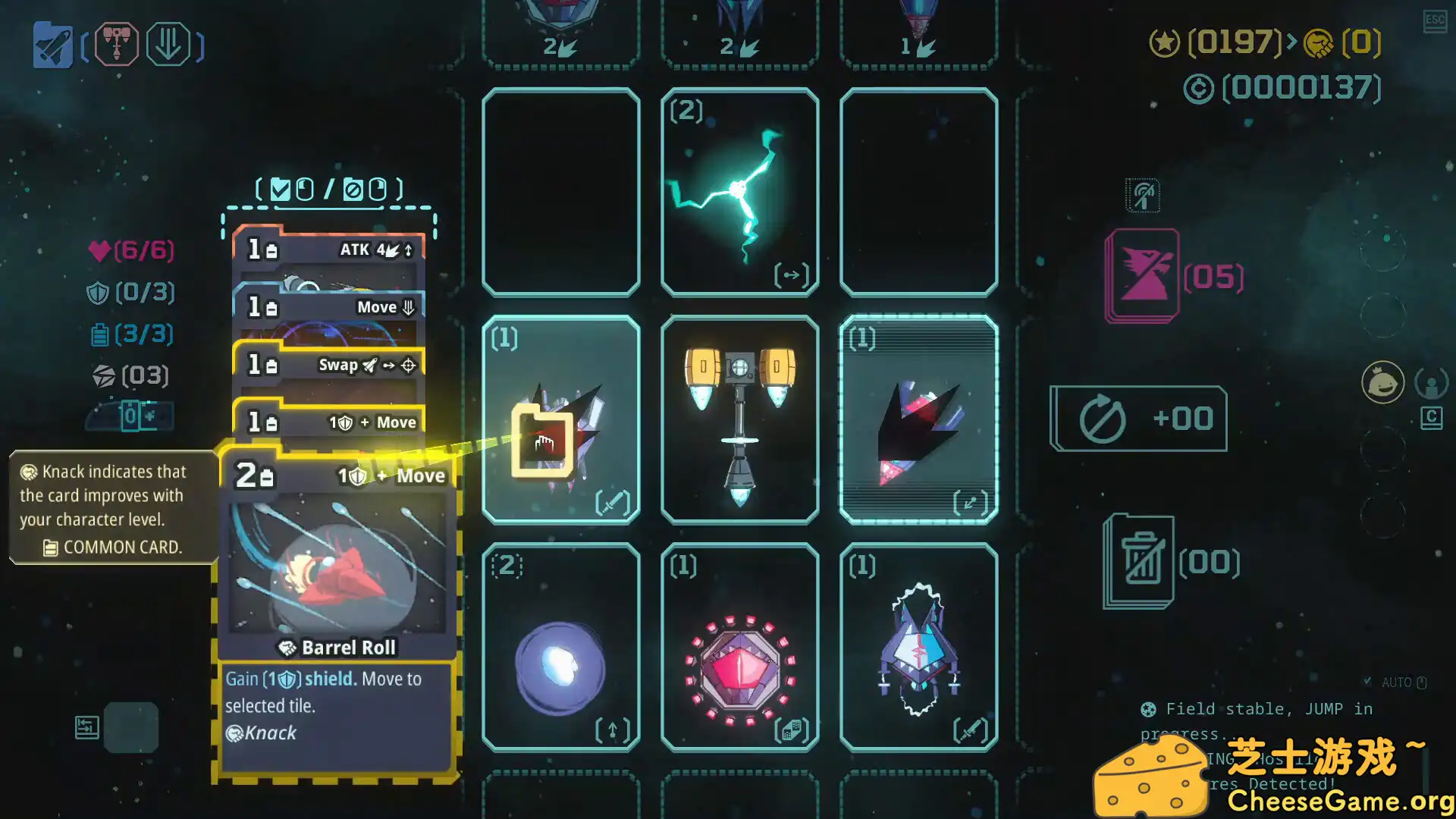Click the blue rocket ship folder icon
This screenshot has height=819, width=1456.
[52, 45]
